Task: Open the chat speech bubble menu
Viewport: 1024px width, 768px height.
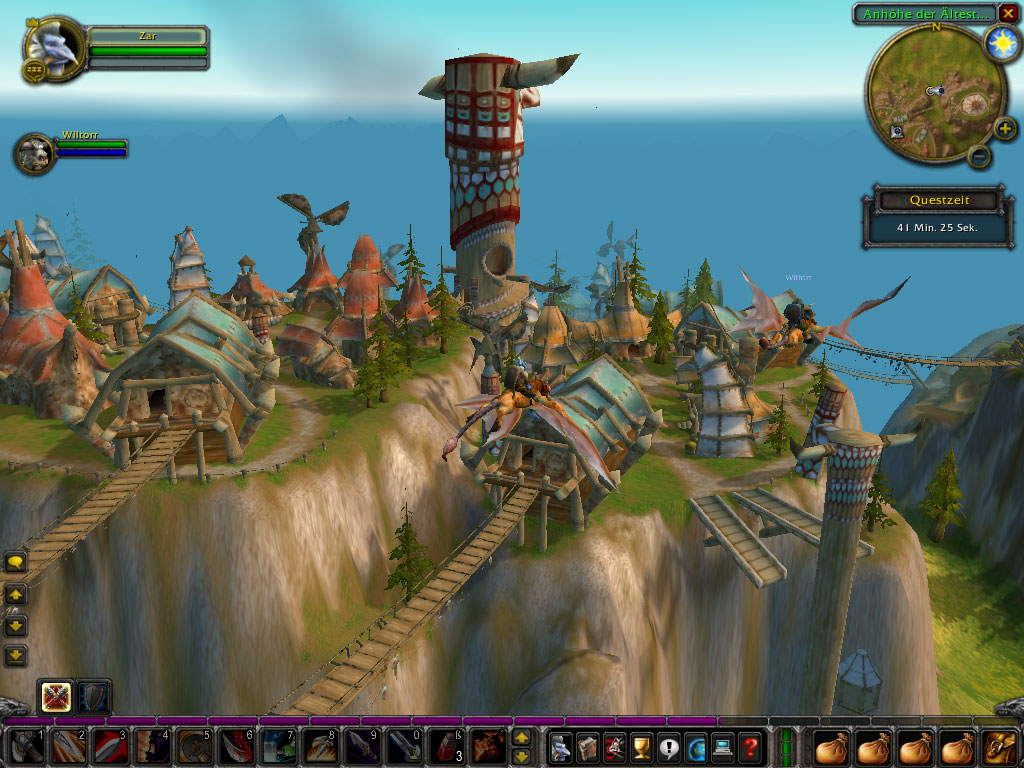Action: (x=16, y=563)
